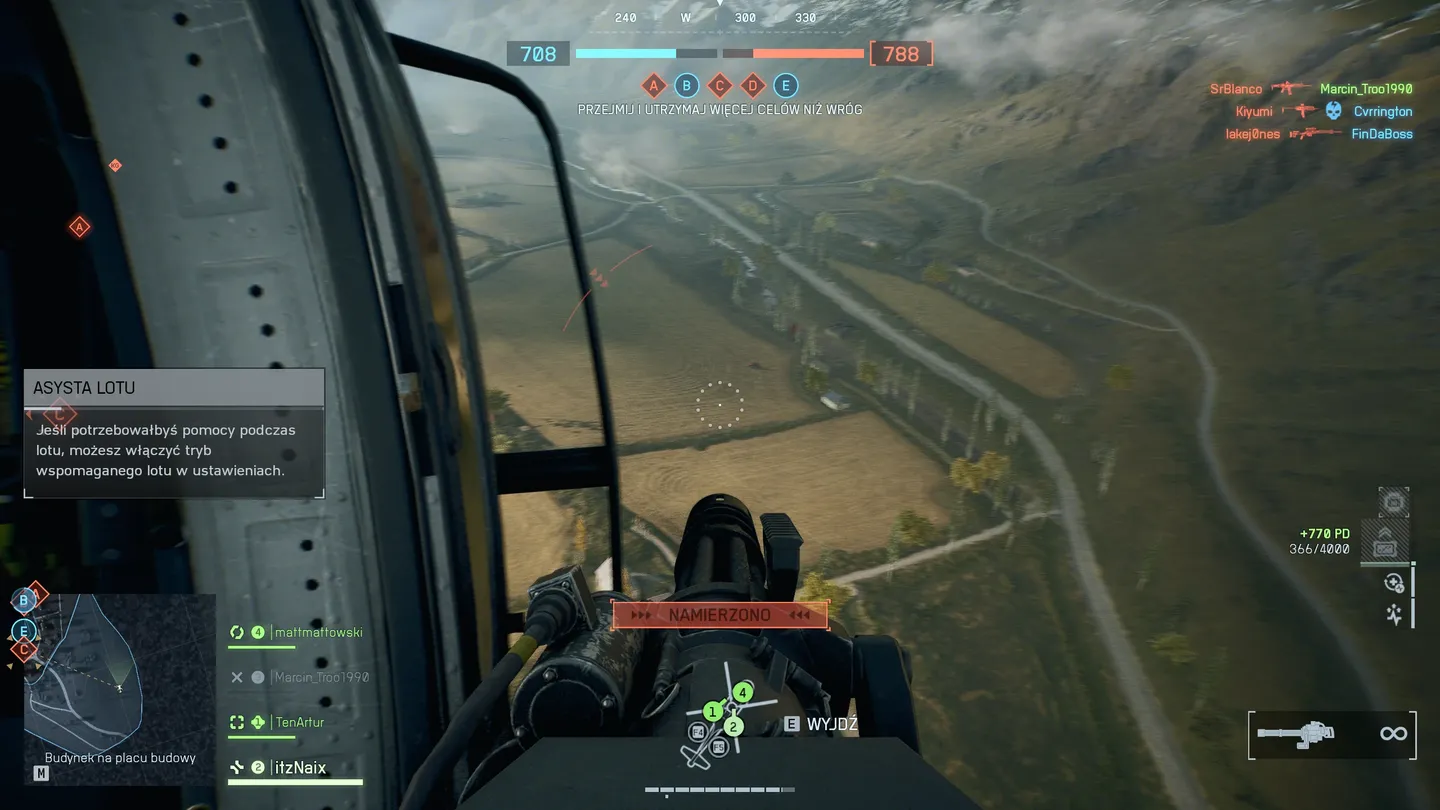The width and height of the screenshot is (1440, 810).
Task: Select objective B in the capture bar
Action: pyautogui.click(x=686, y=86)
